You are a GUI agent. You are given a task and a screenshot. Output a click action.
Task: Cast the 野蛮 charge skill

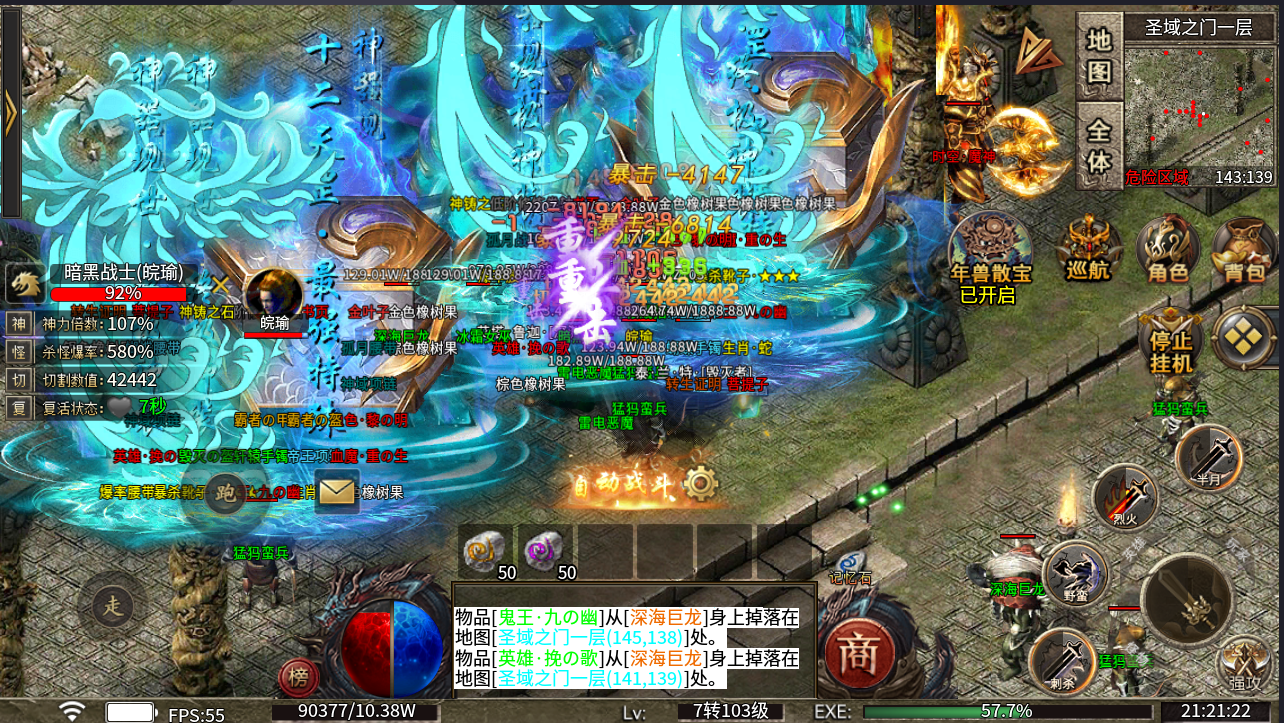pyautogui.click(x=1076, y=573)
